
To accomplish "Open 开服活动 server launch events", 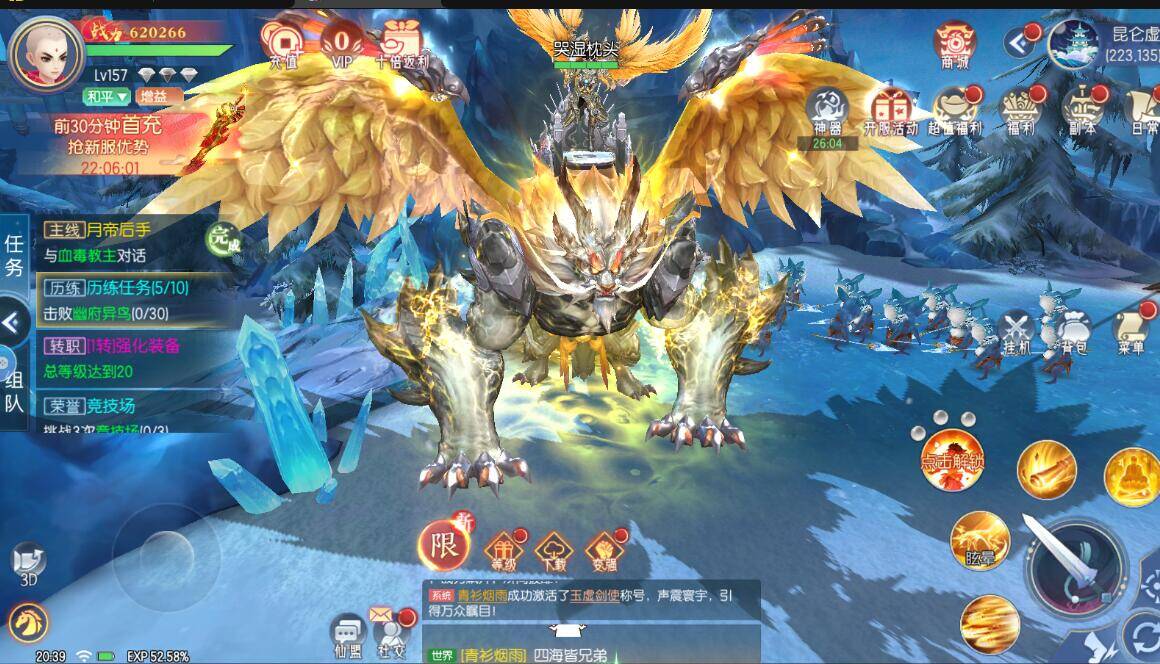I will (890, 108).
